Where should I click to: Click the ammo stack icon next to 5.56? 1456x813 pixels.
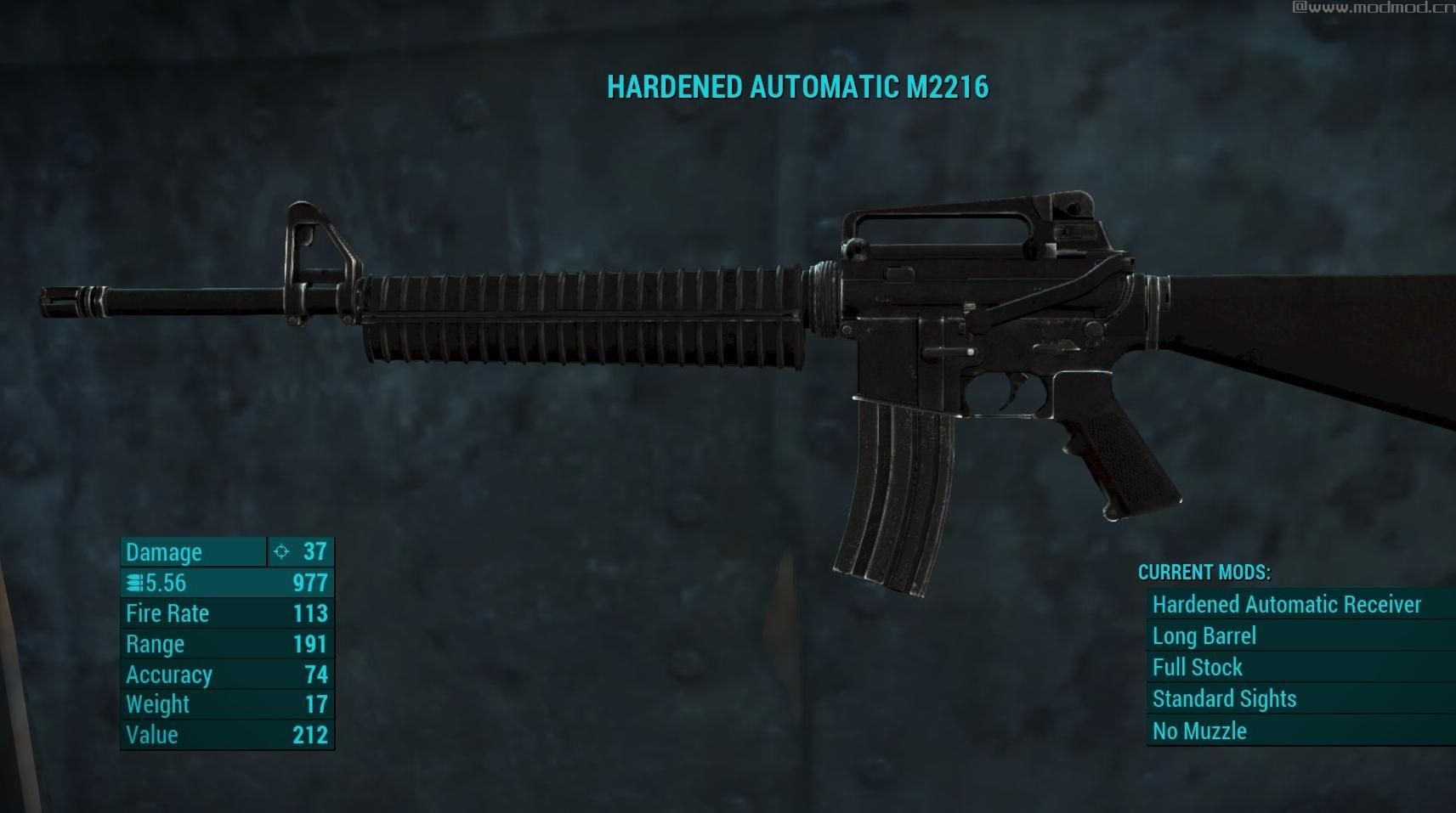(x=133, y=583)
